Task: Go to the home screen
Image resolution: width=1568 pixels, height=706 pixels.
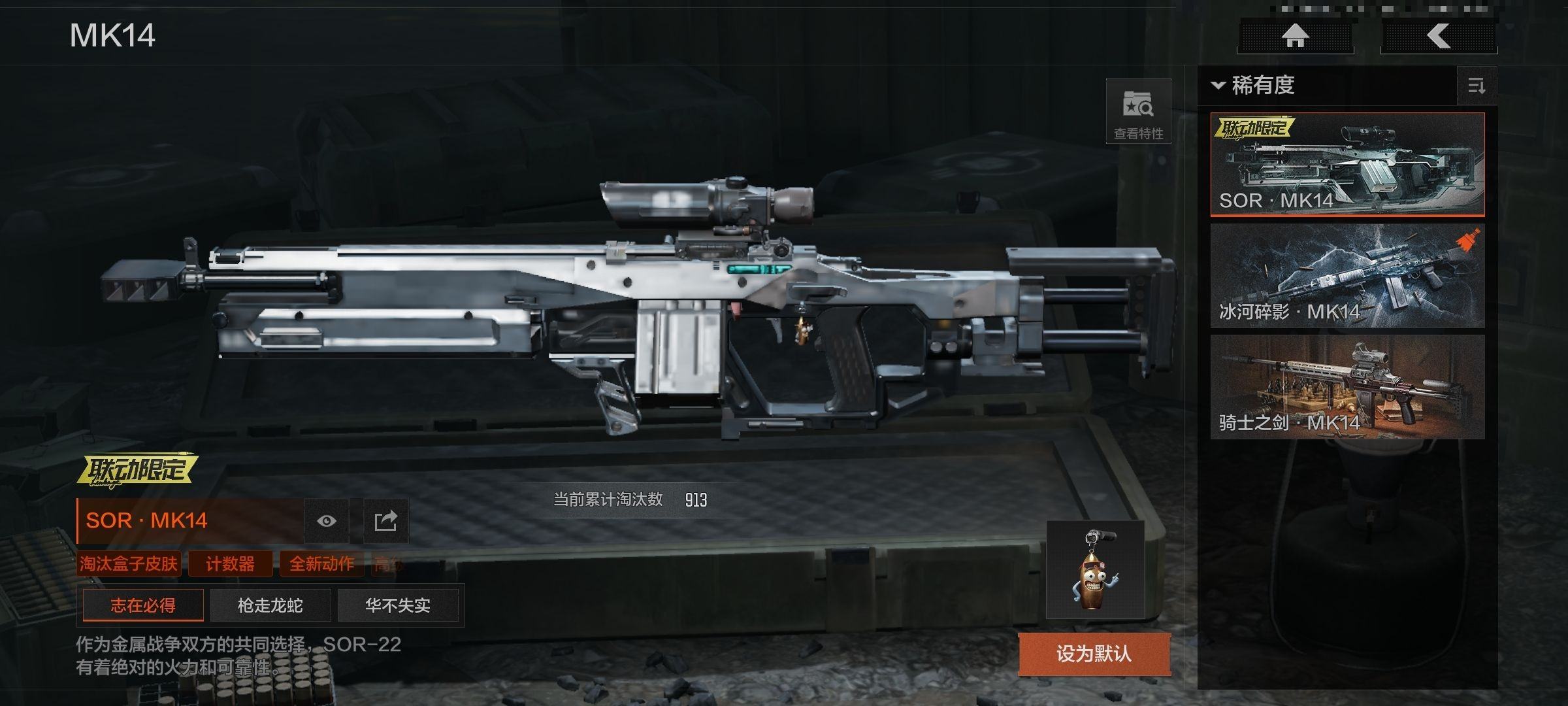Action: point(1295,36)
